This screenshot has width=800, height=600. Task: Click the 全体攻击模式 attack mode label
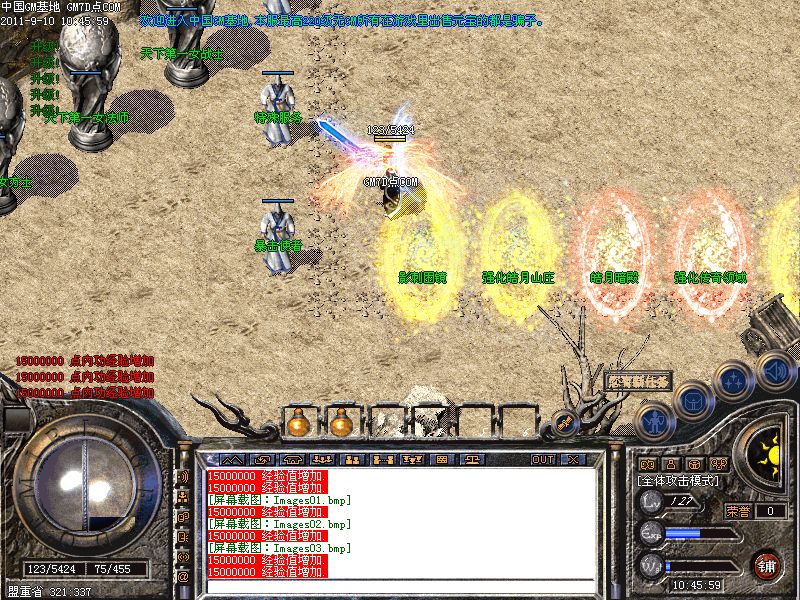point(680,481)
